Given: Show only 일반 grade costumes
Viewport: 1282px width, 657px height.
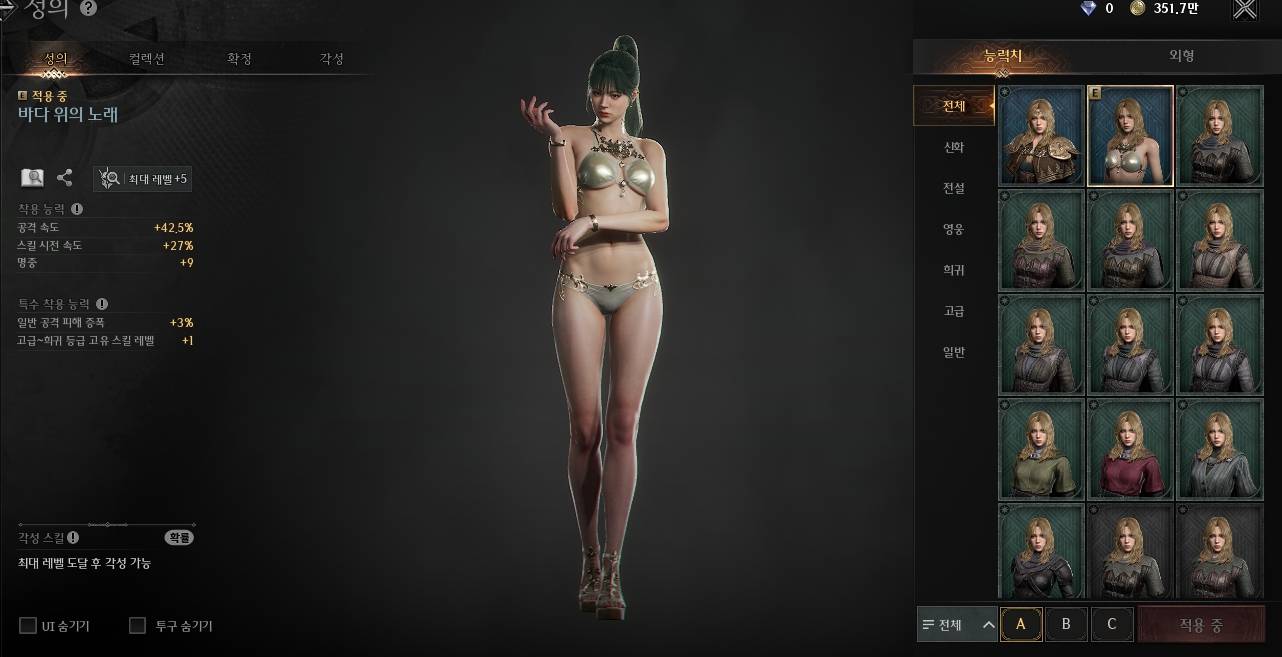Looking at the screenshot, I should pyautogui.click(x=954, y=352).
